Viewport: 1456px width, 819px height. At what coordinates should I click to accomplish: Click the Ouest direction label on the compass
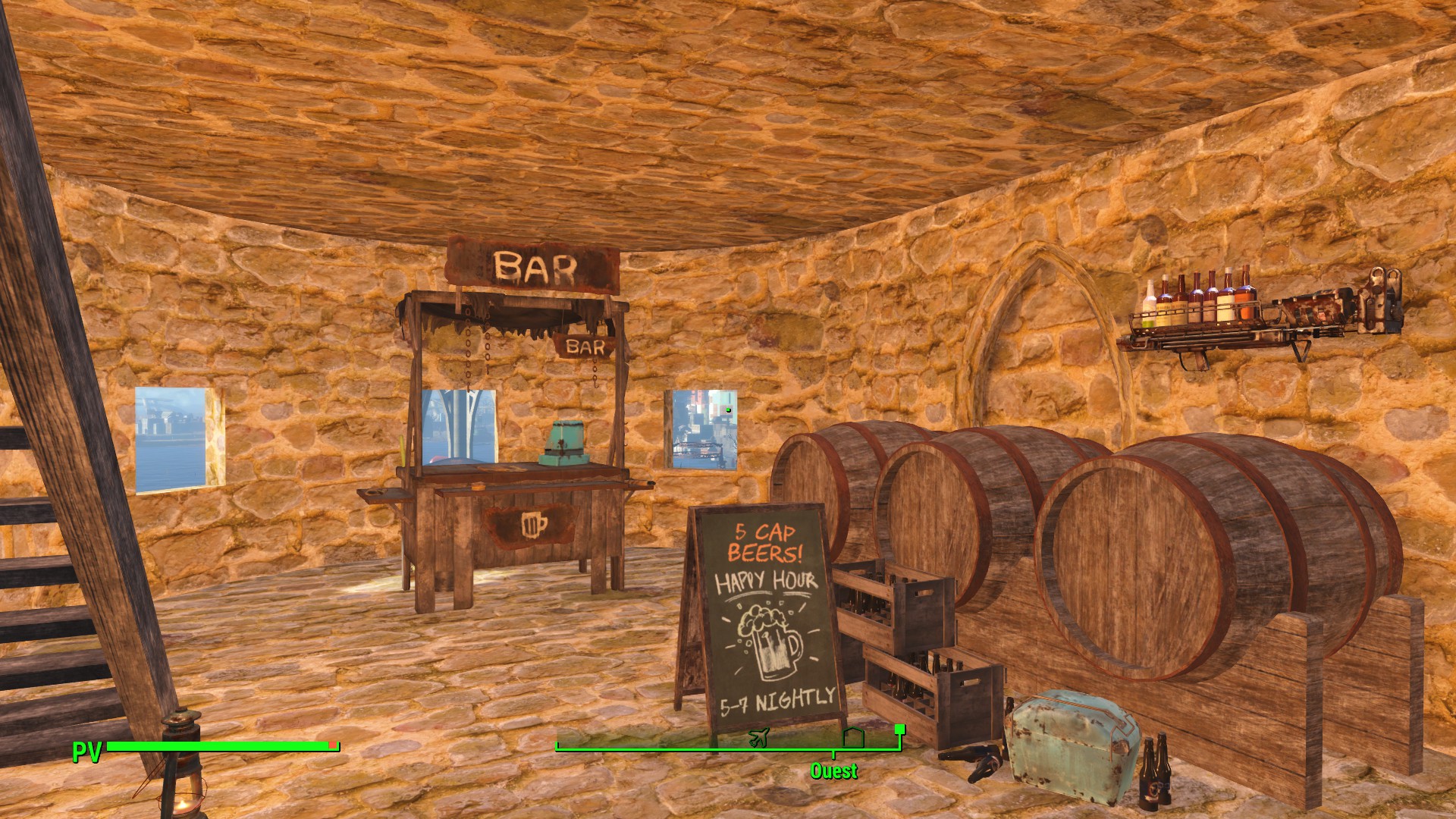[x=833, y=771]
